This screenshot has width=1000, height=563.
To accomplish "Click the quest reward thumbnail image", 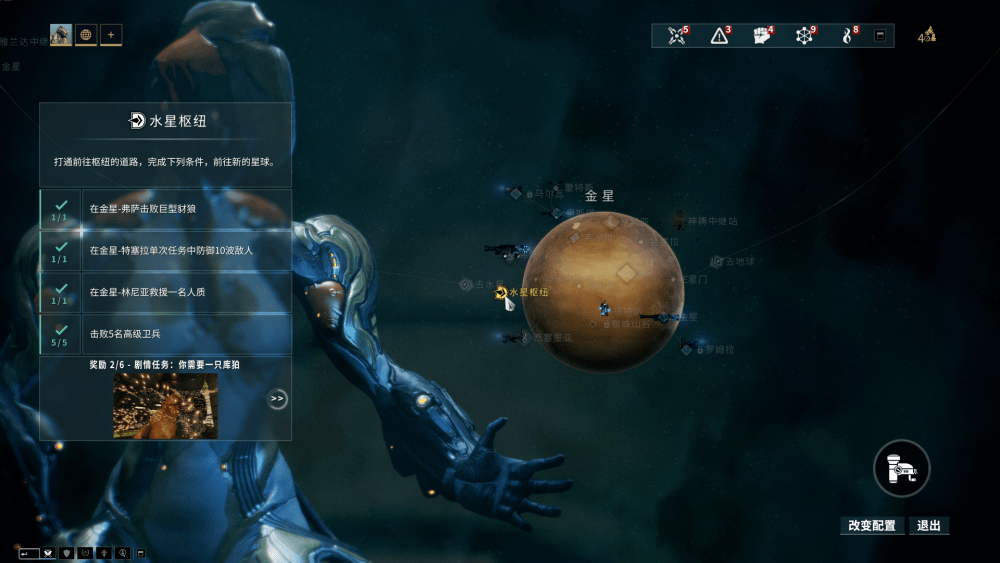I will pyautogui.click(x=165, y=405).
